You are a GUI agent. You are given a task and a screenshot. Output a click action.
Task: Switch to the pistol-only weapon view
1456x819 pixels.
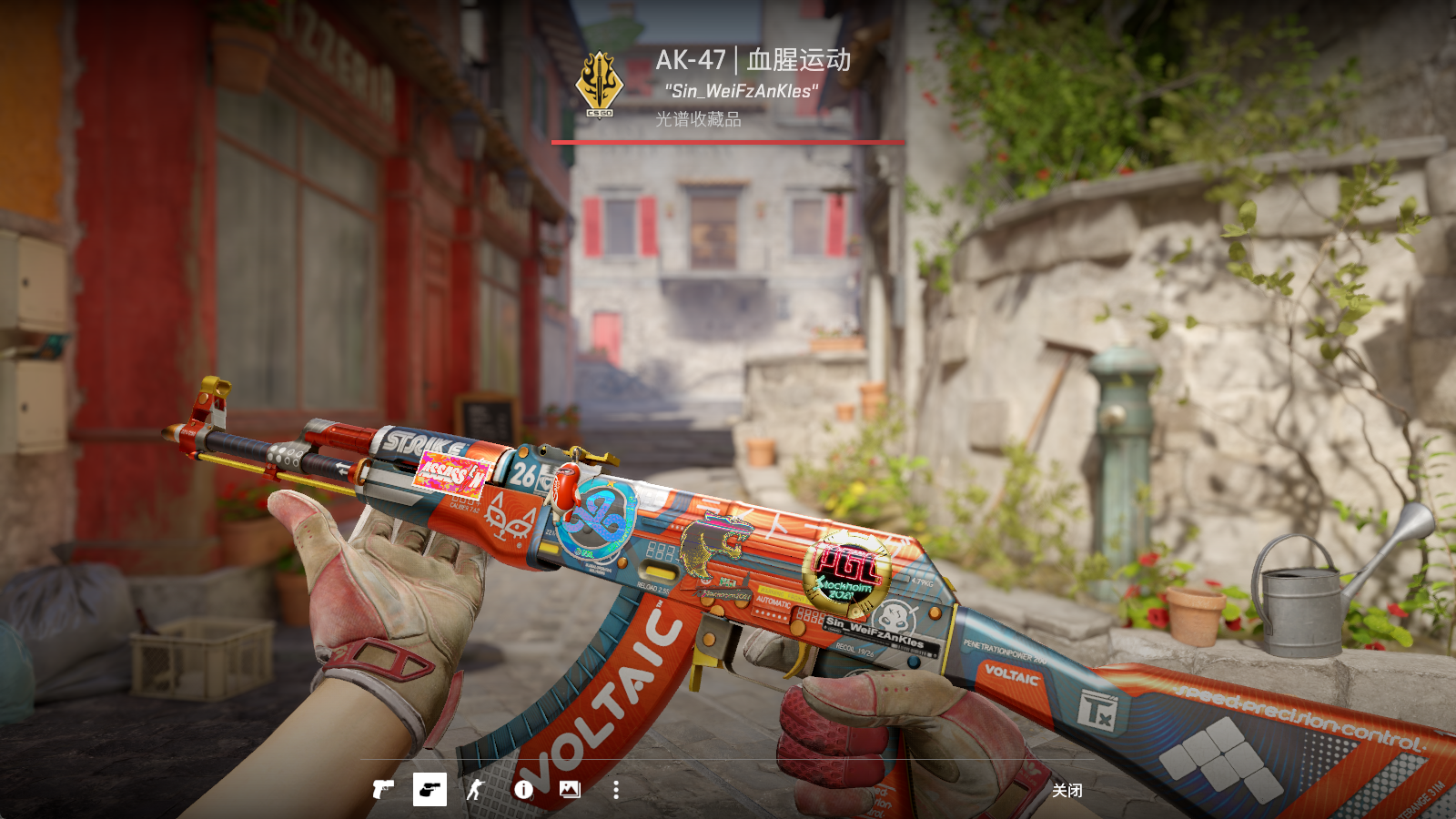383,789
